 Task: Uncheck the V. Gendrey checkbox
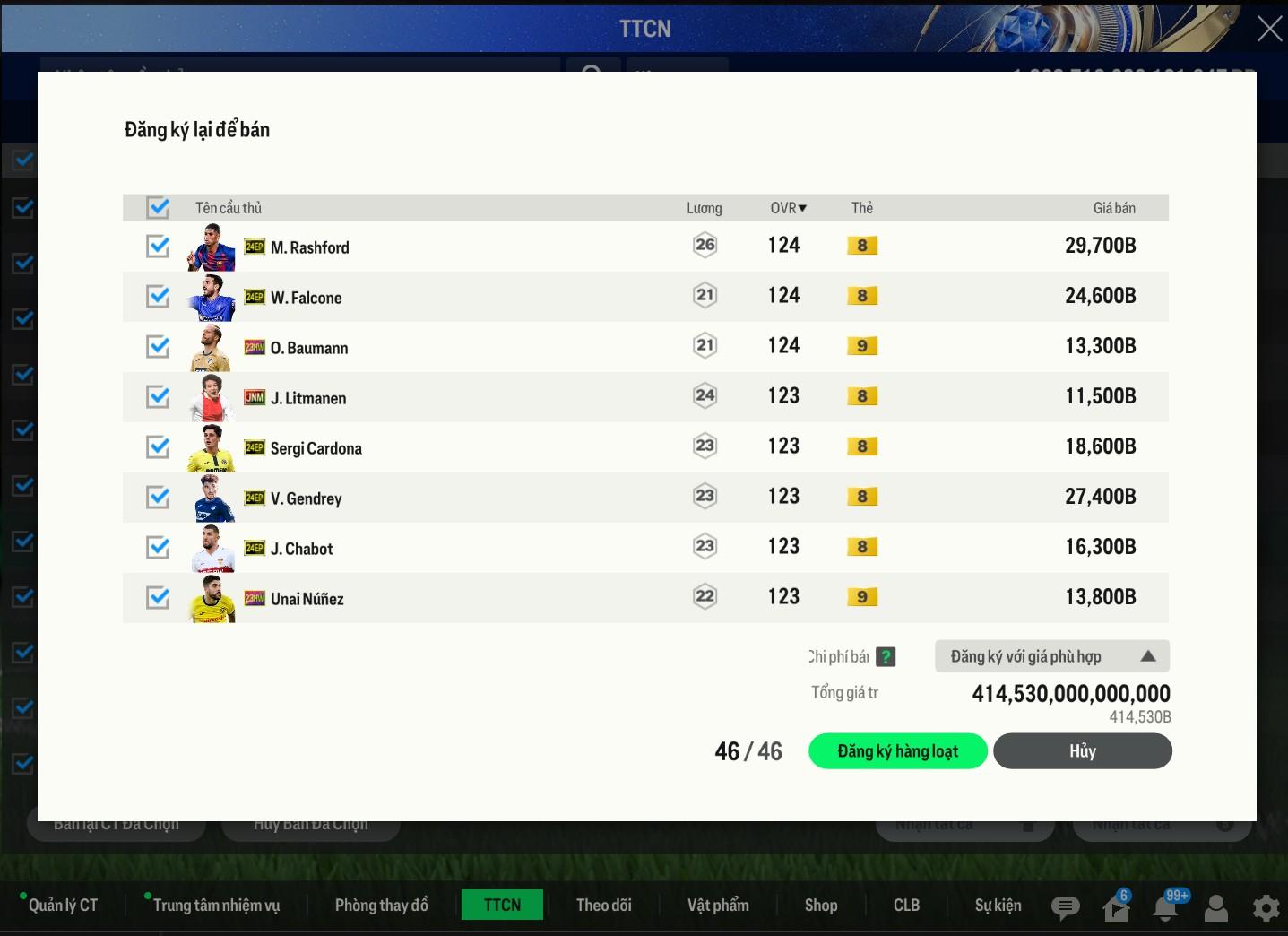click(158, 497)
